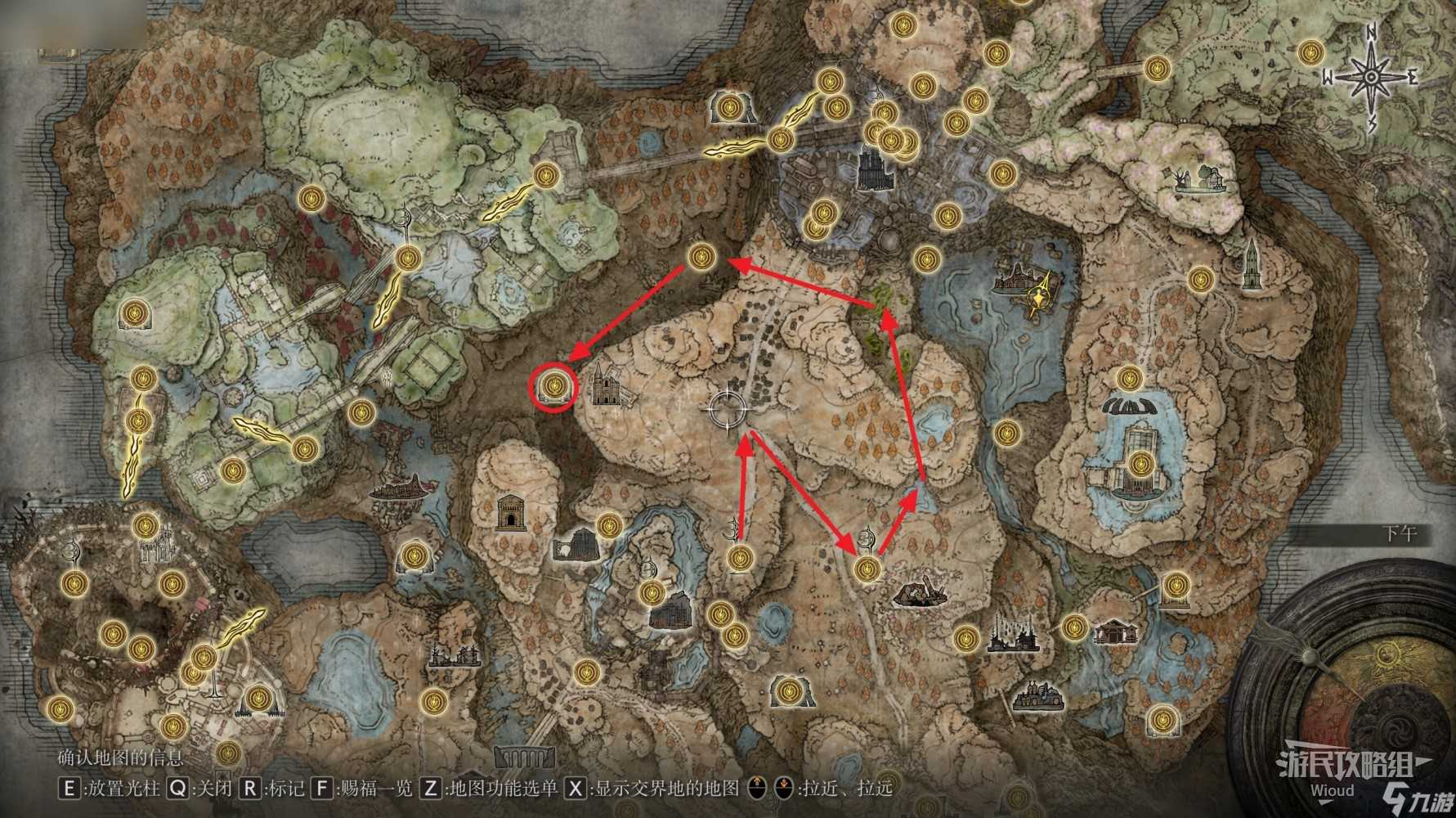Click the compass rose

(x=1370, y=78)
